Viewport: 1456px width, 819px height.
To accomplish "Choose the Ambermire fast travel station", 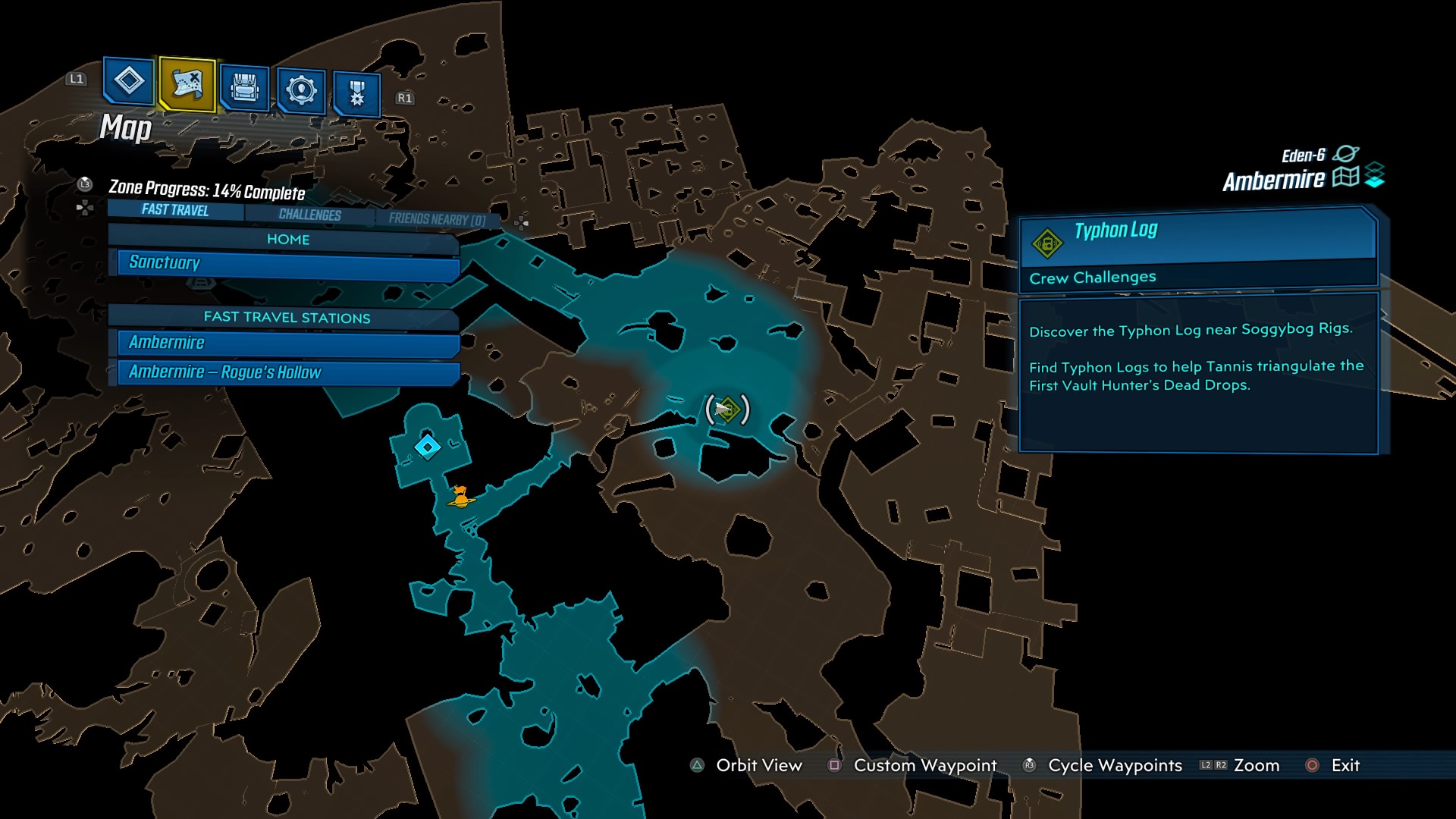I will click(288, 344).
